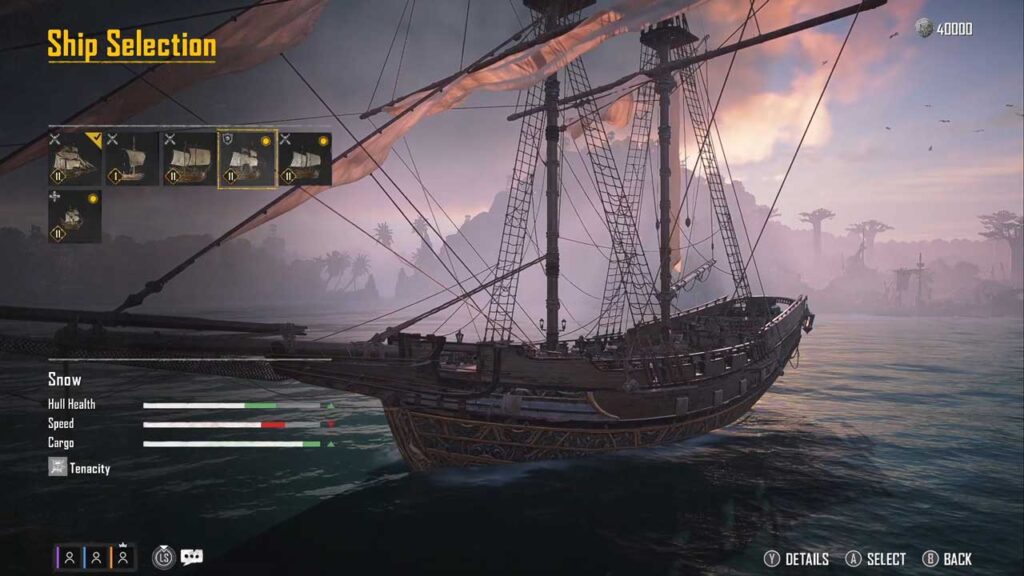Pick the highlighted Snow ship with shield icon
The image size is (1024, 576).
[247, 159]
